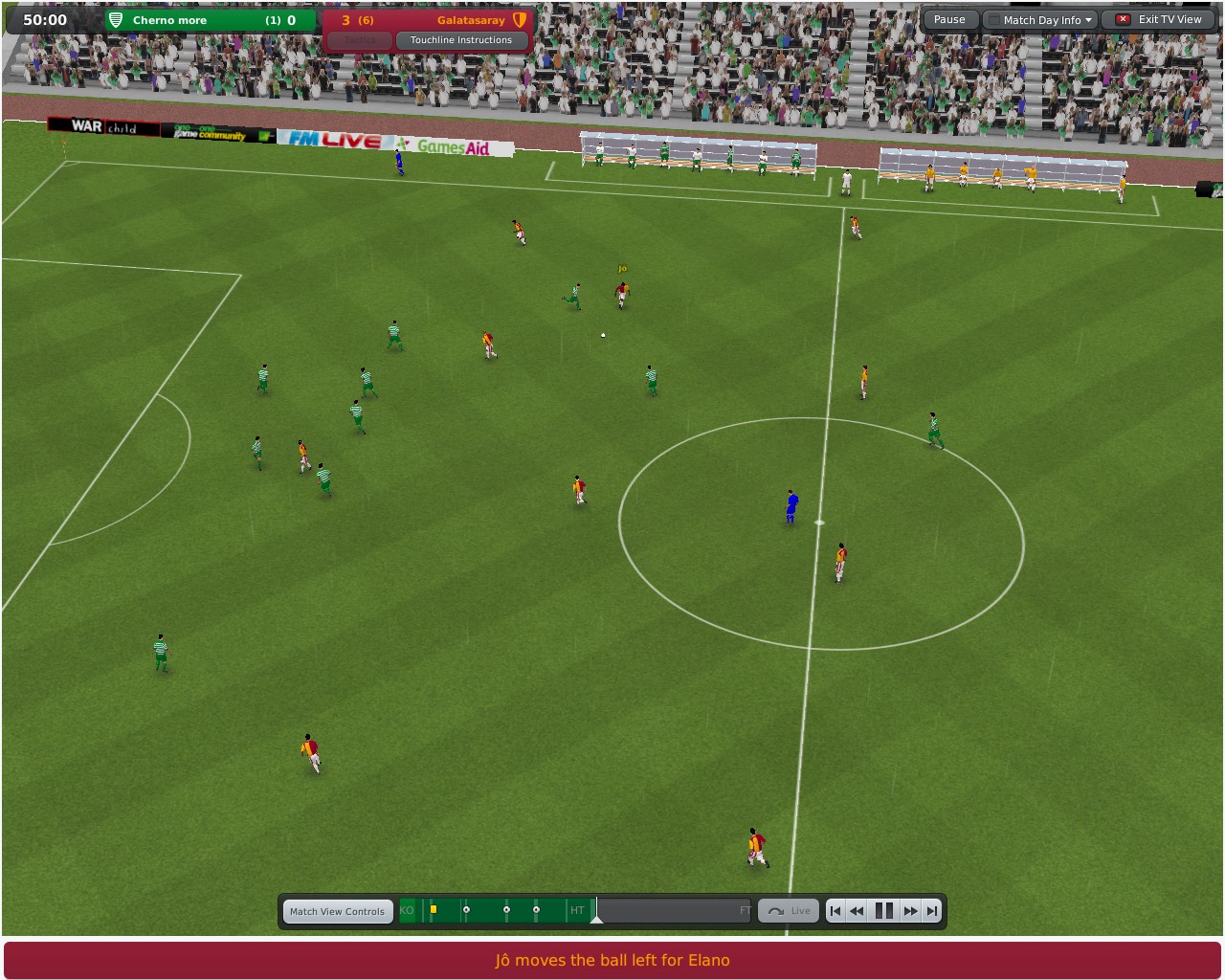Click the yellow card marker on the timeline

(434, 908)
